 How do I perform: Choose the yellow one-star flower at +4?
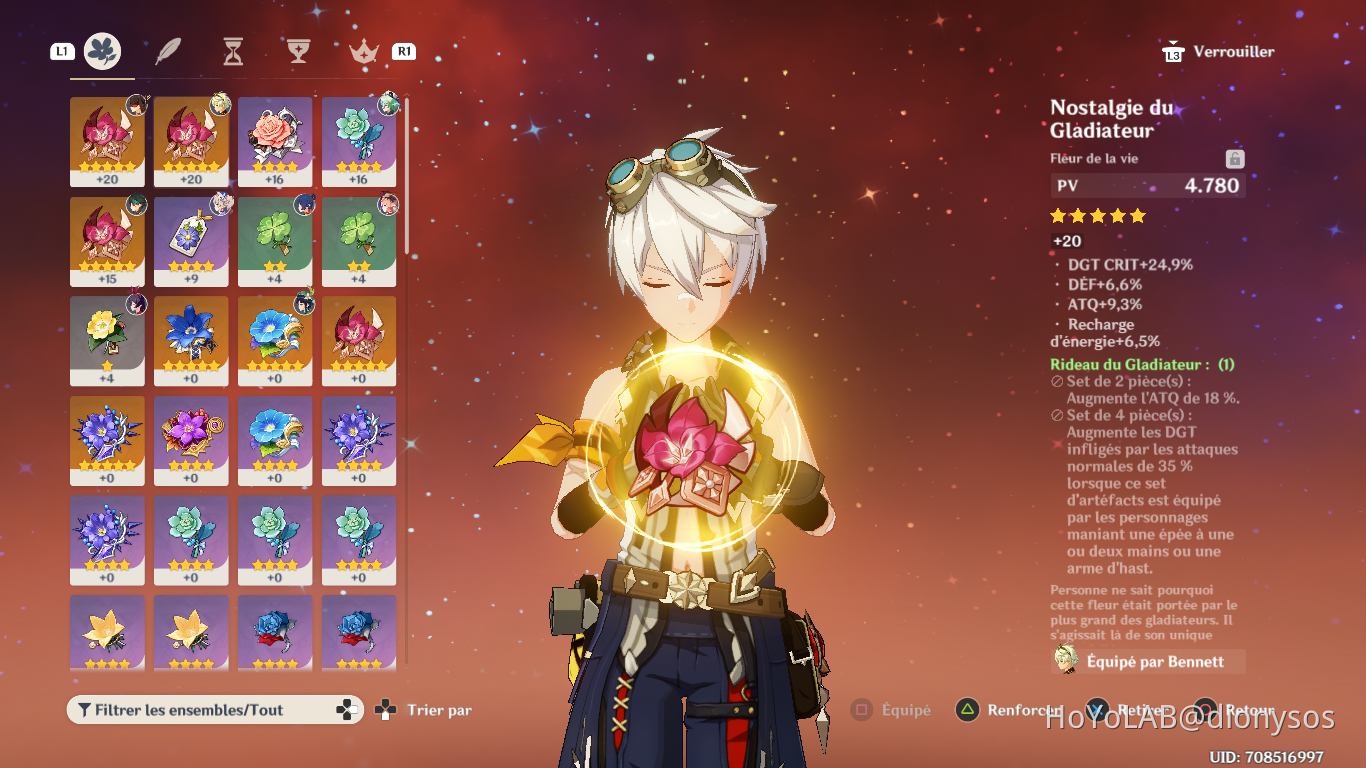[x=107, y=340]
